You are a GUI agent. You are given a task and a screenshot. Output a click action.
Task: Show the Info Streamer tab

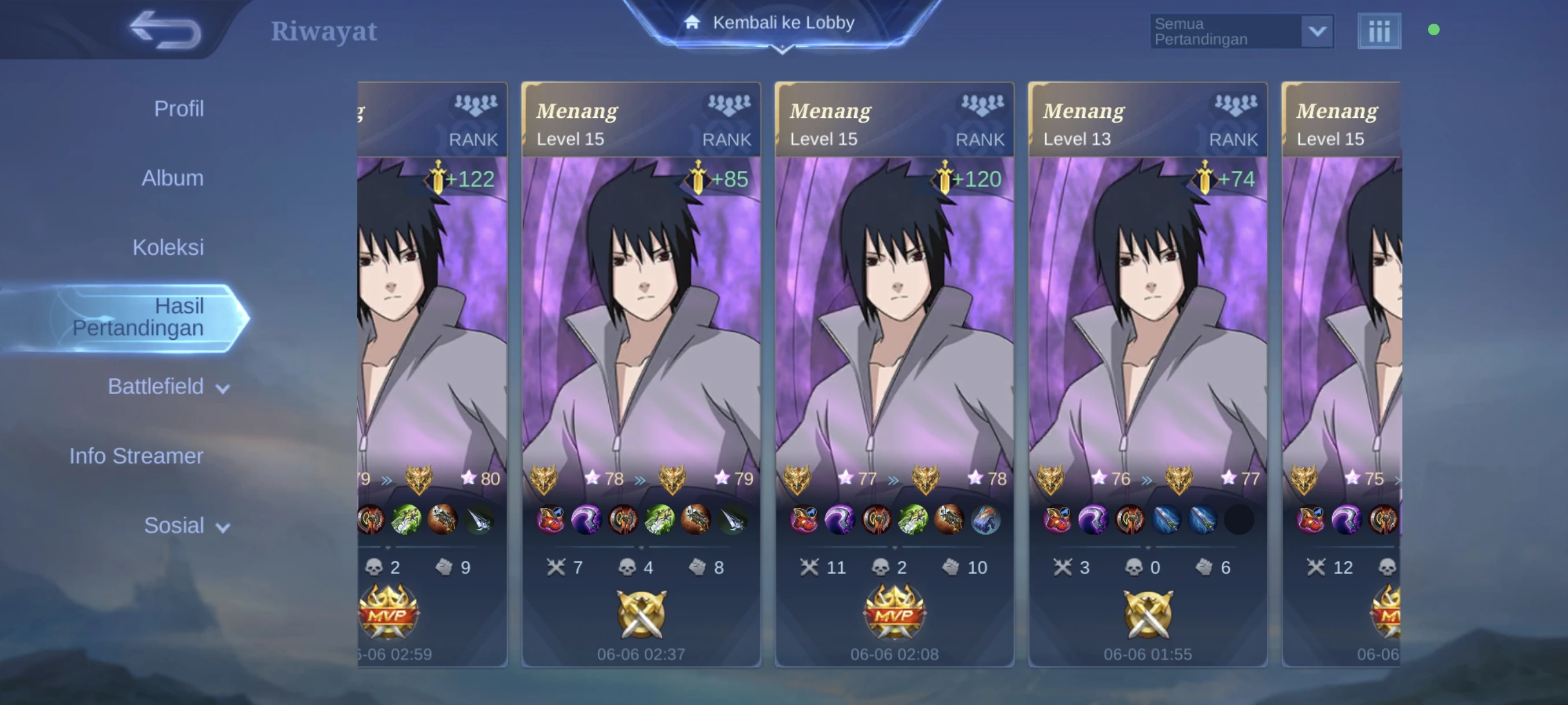pyautogui.click(x=136, y=456)
